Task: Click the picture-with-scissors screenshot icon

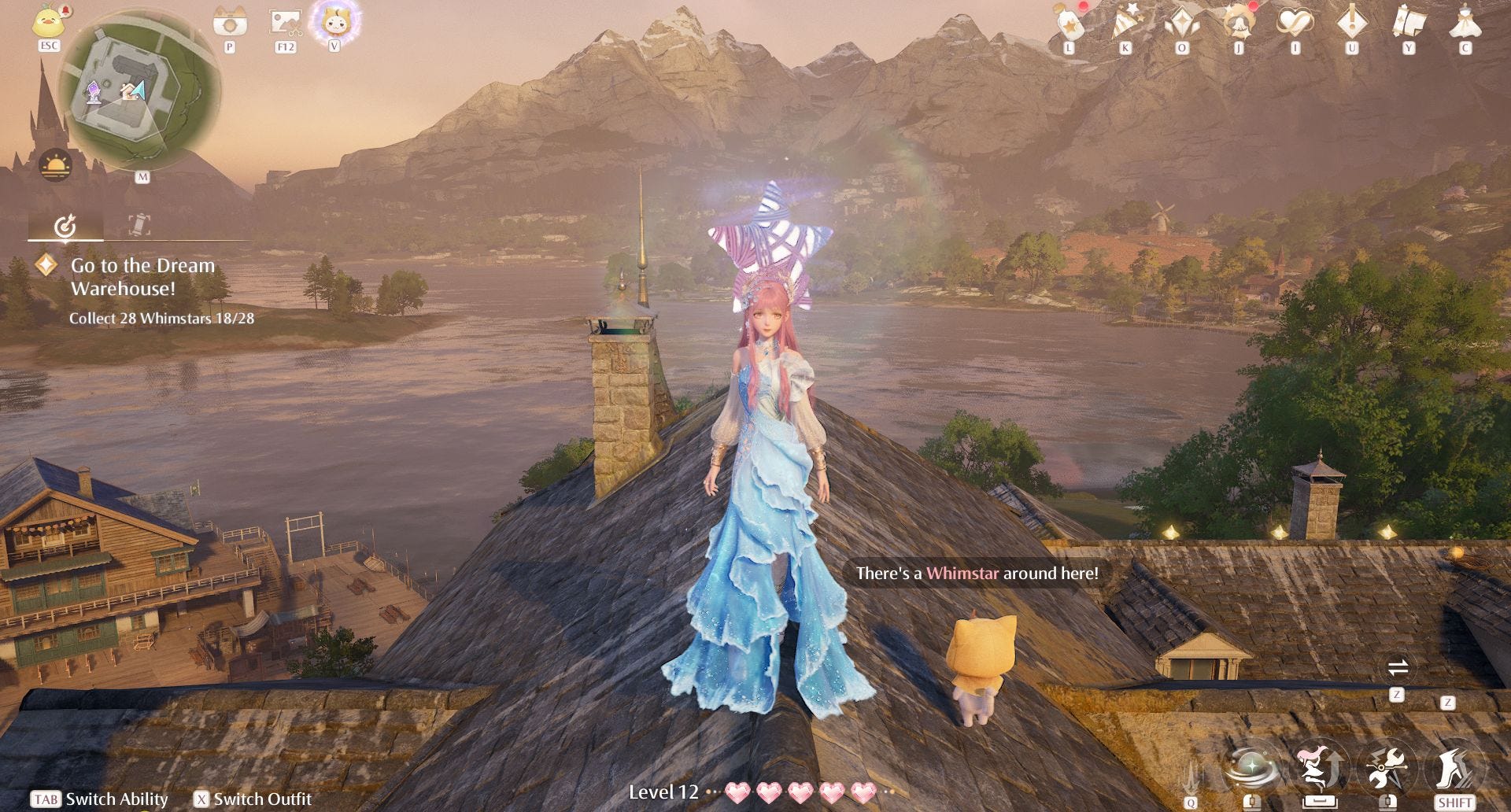Action: tap(285, 24)
